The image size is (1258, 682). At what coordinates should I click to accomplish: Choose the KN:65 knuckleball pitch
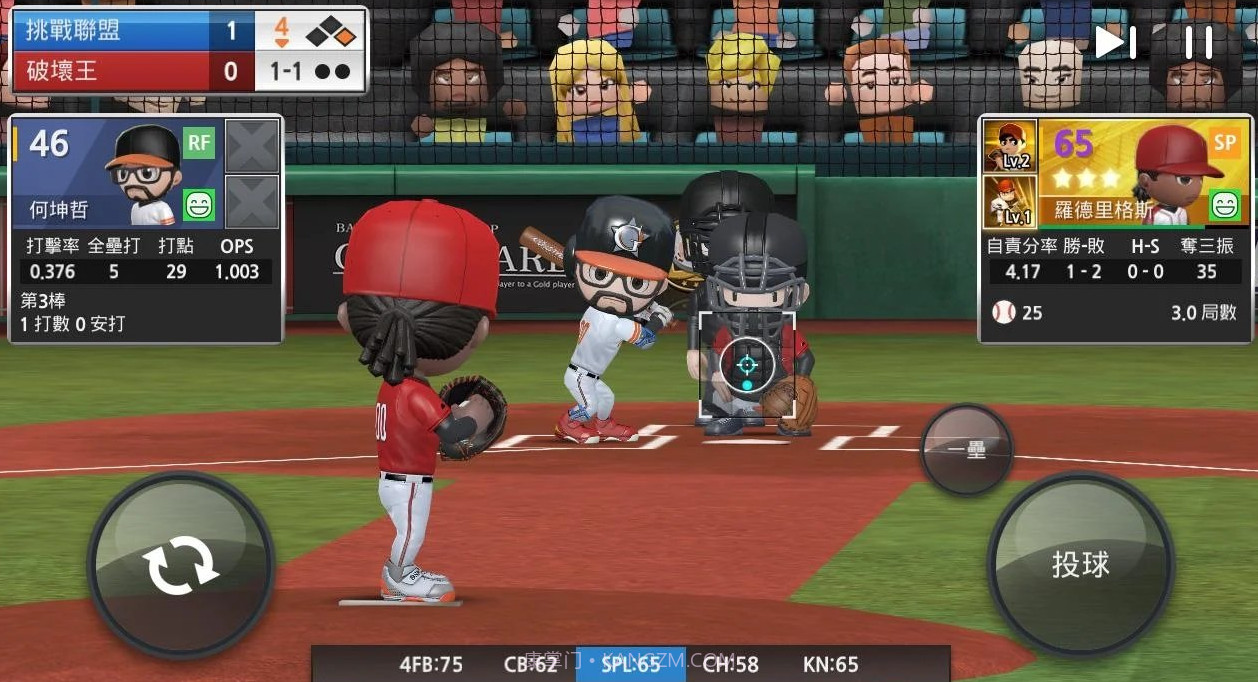pos(831,664)
